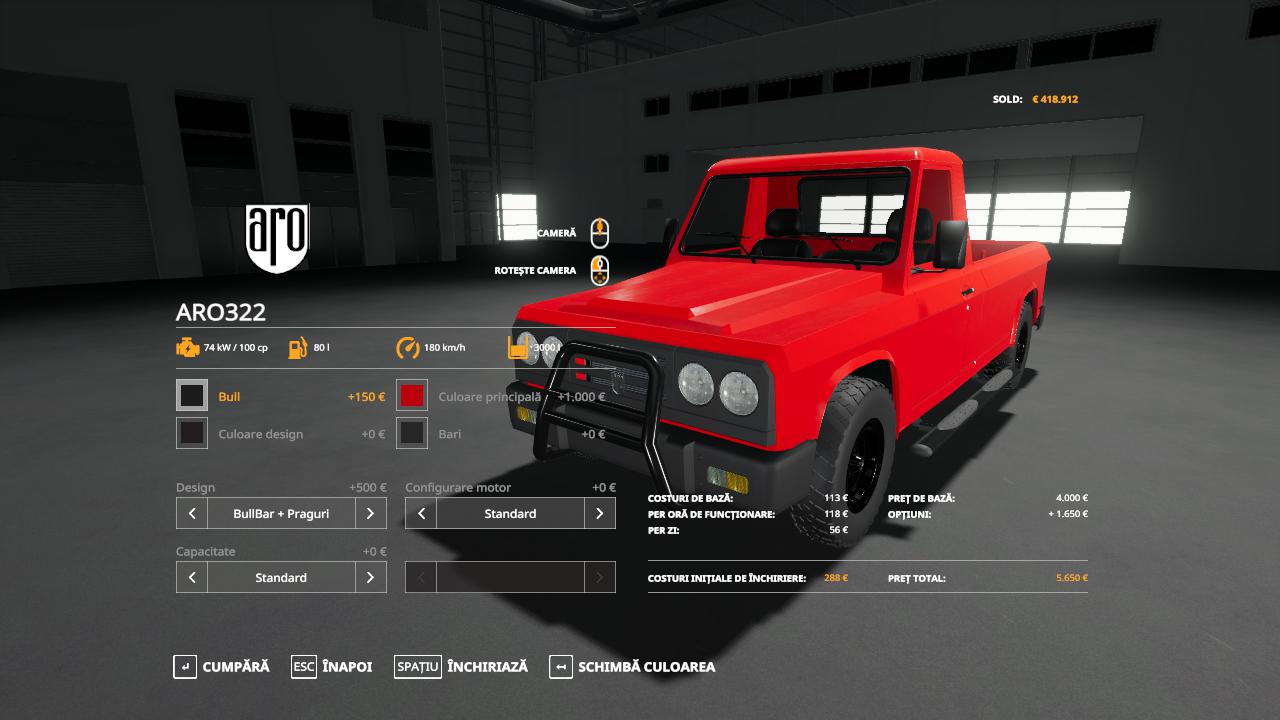This screenshot has width=1280, height=720.
Task: Rent the vehicle with Închiriază
Action: coord(461,667)
